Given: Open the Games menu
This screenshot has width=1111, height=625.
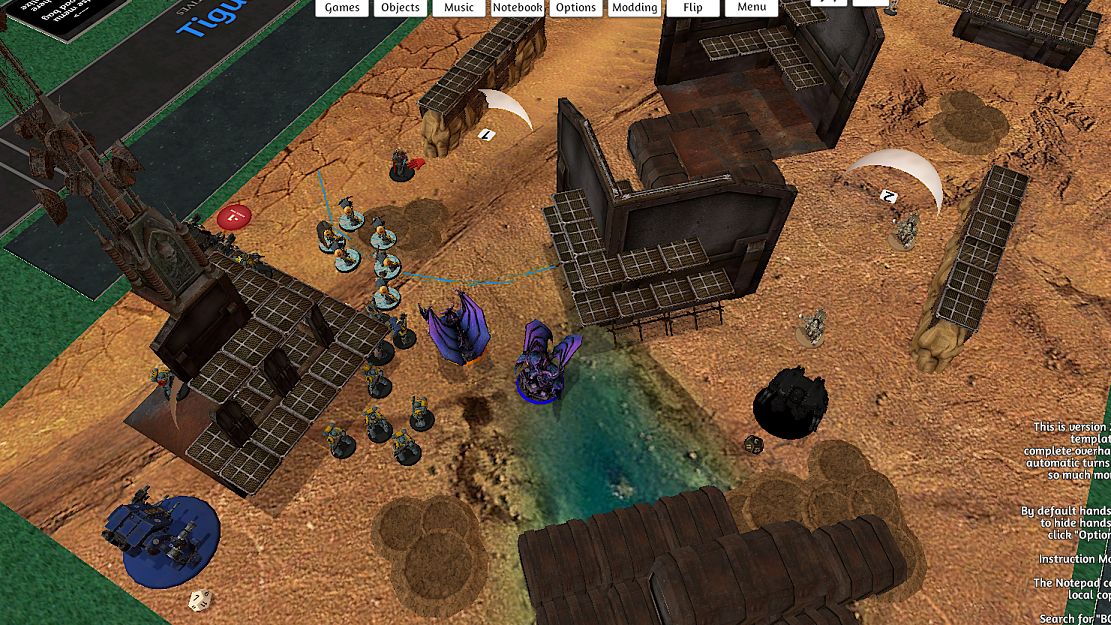Looking at the screenshot, I should pyautogui.click(x=342, y=8).
